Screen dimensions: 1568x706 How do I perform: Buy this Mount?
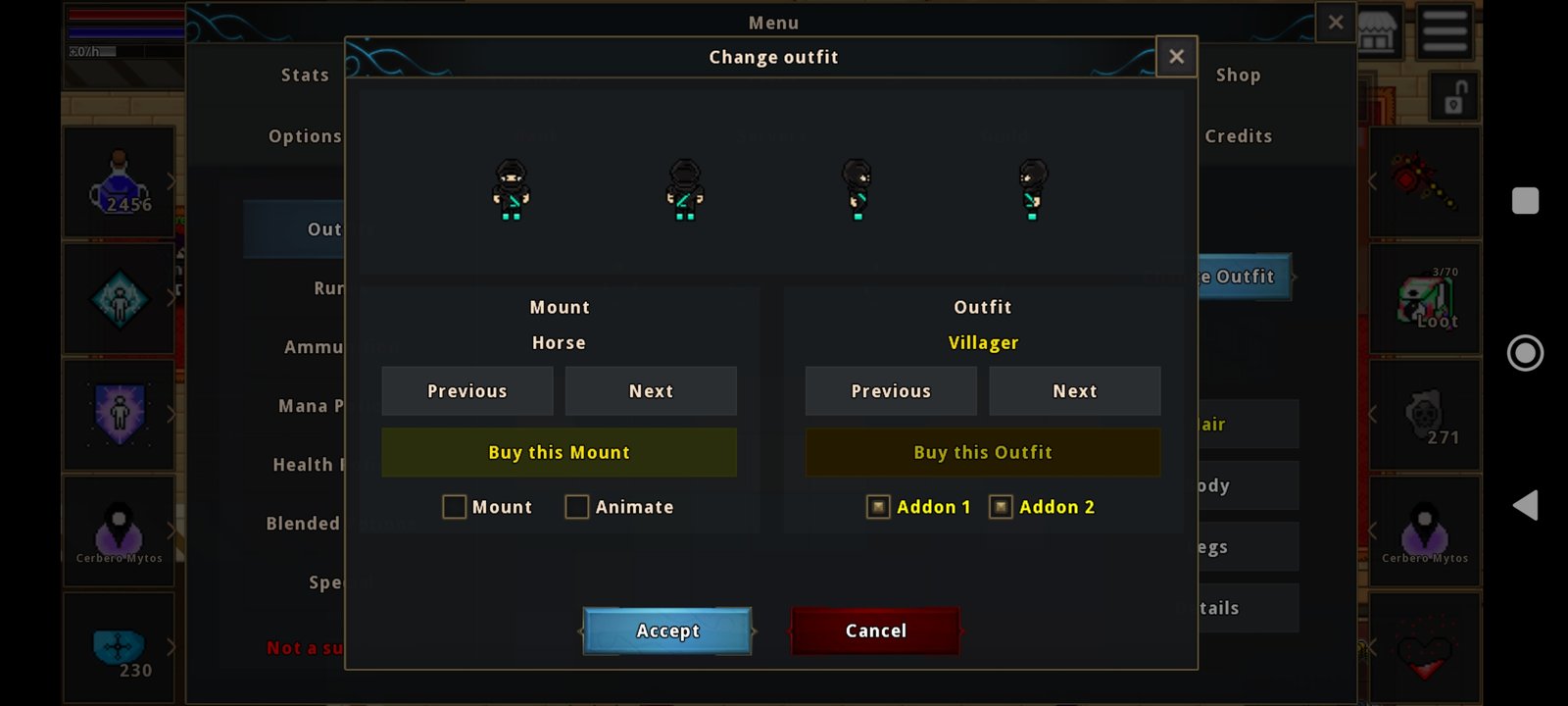(559, 452)
